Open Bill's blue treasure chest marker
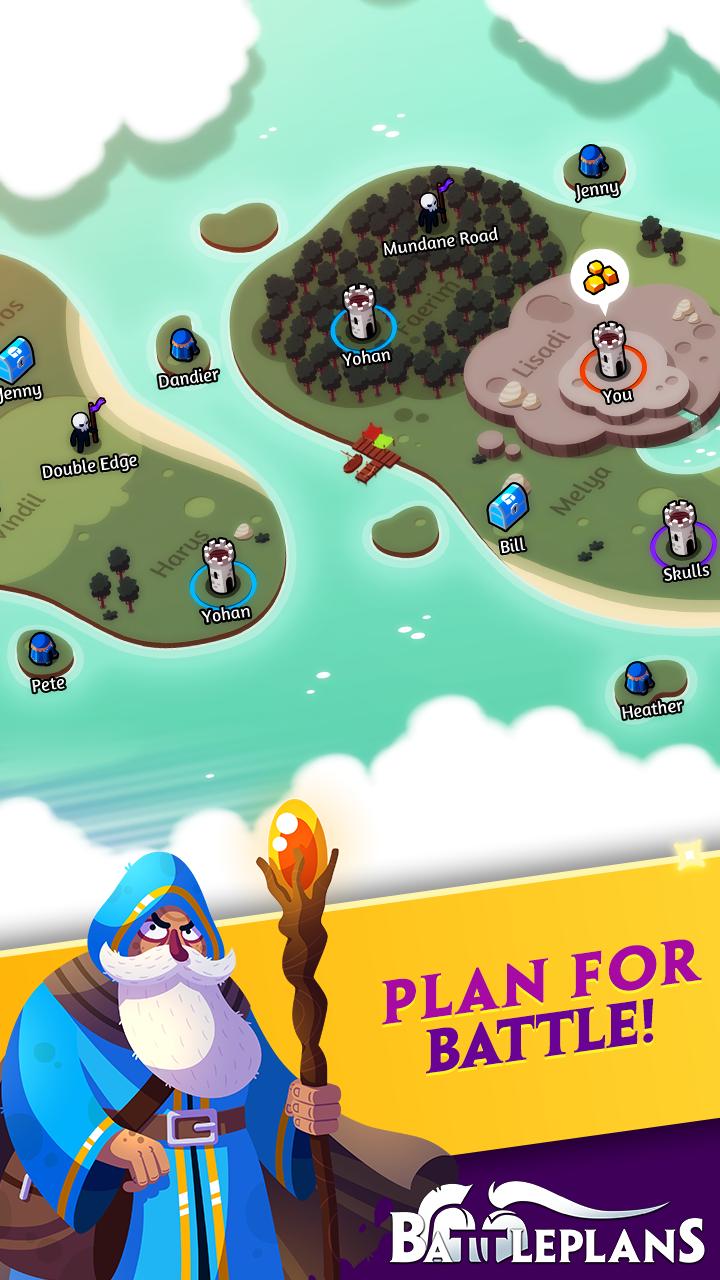Screen dimensions: 720x1280 coord(508,508)
